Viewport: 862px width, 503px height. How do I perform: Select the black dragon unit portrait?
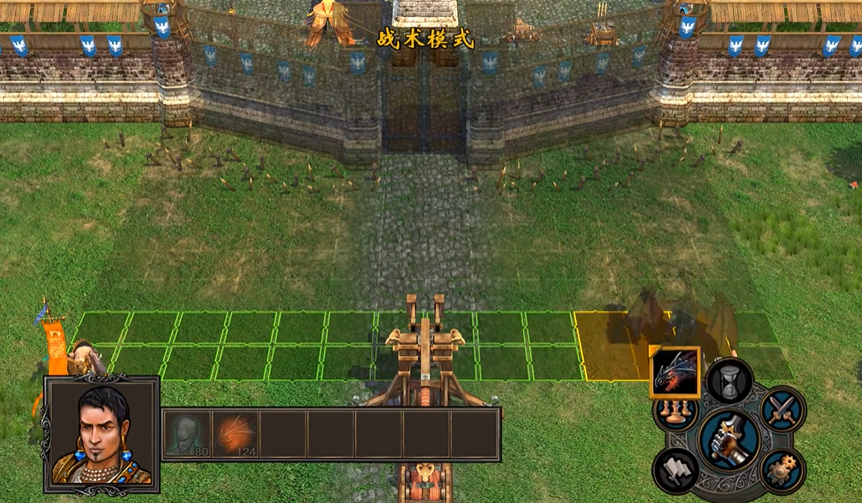pyautogui.click(x=675, y=372)
